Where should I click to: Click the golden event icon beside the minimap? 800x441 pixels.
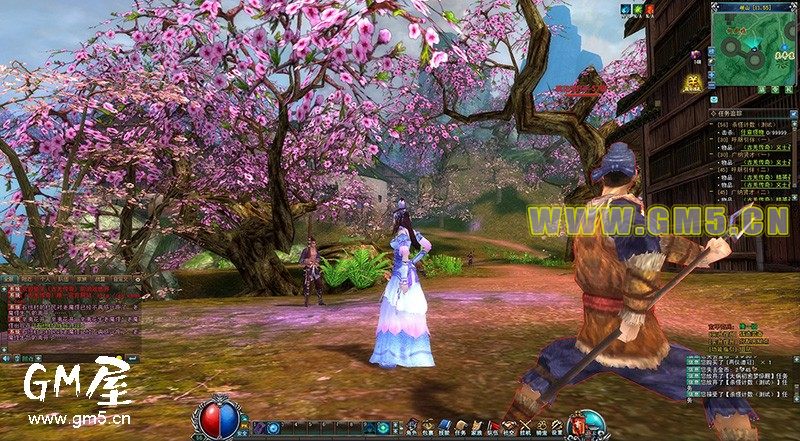pos(693,84)
